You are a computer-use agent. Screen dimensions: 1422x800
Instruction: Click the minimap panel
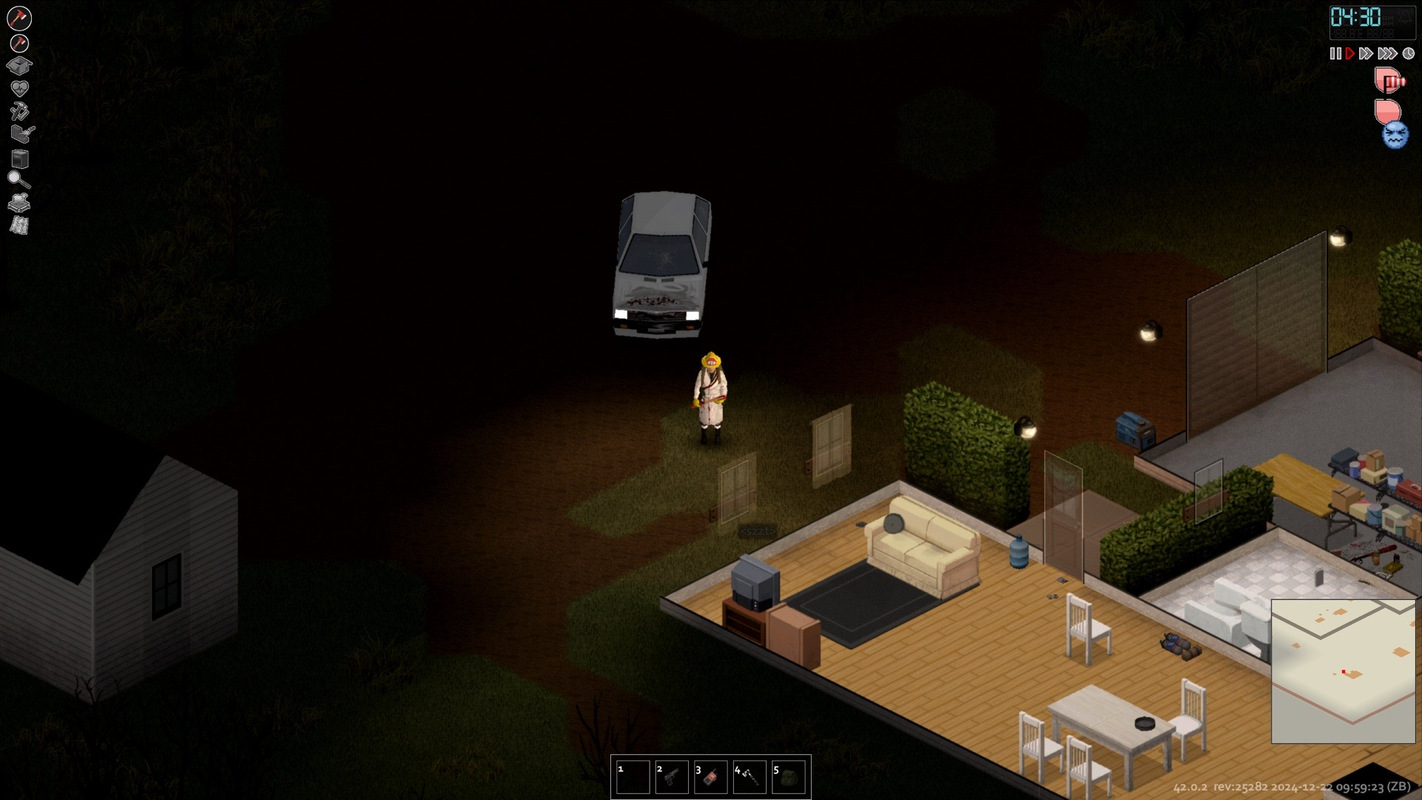tap(1343, 671)
